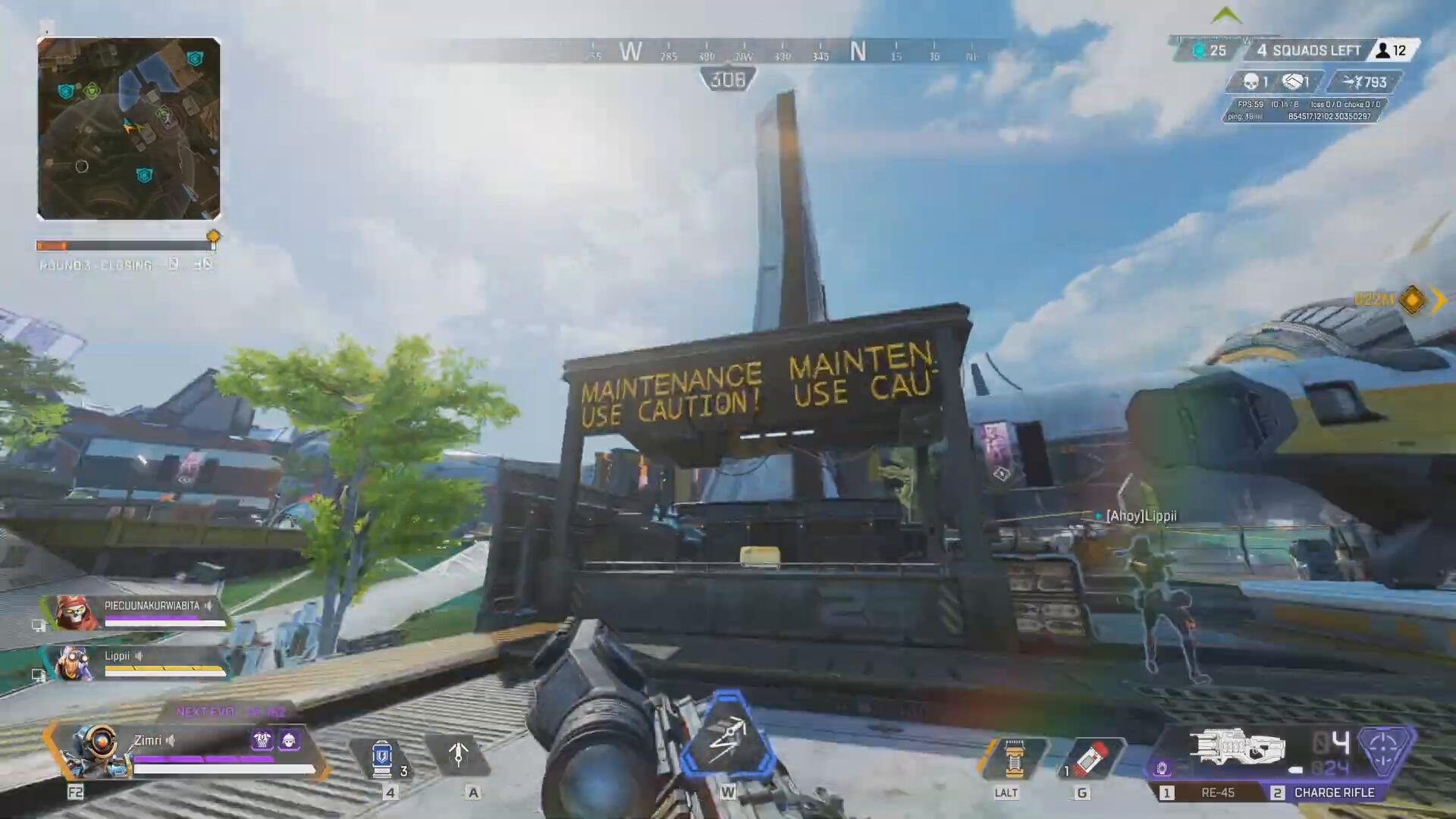
Task: Activate the grappling hook tactical ability
Action: (x=458, y=755)
